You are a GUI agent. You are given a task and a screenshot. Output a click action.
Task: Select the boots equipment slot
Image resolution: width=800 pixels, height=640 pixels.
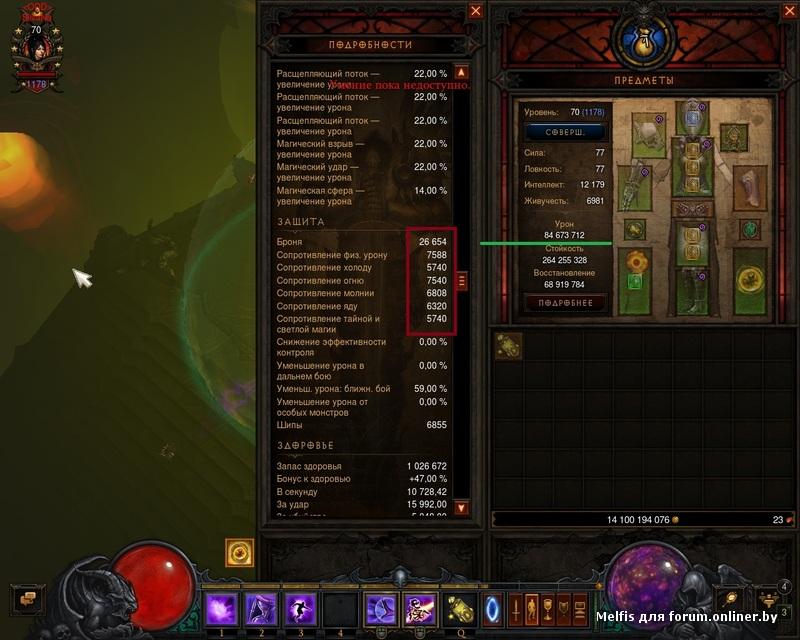690,291
